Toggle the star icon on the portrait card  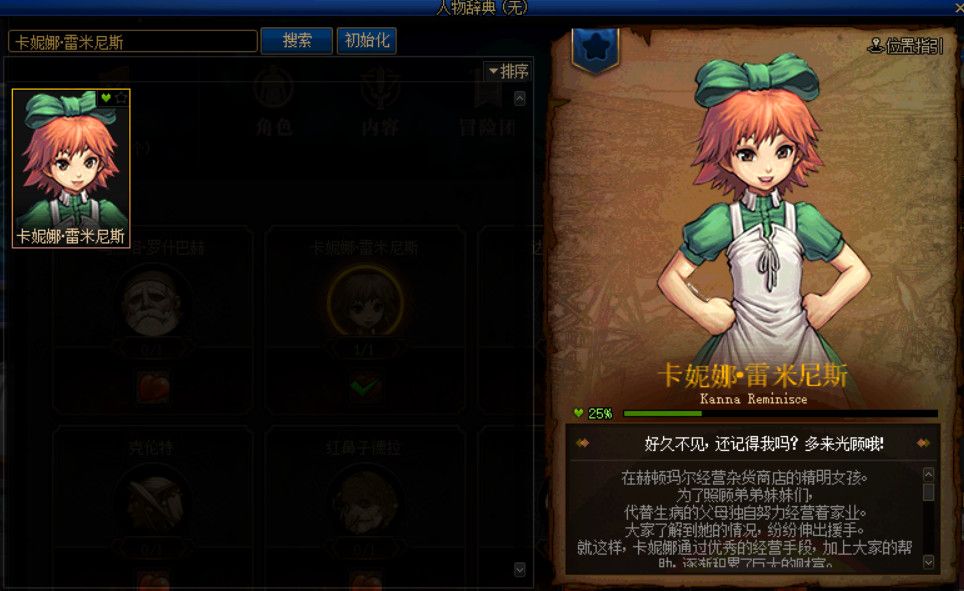point(120,97)
